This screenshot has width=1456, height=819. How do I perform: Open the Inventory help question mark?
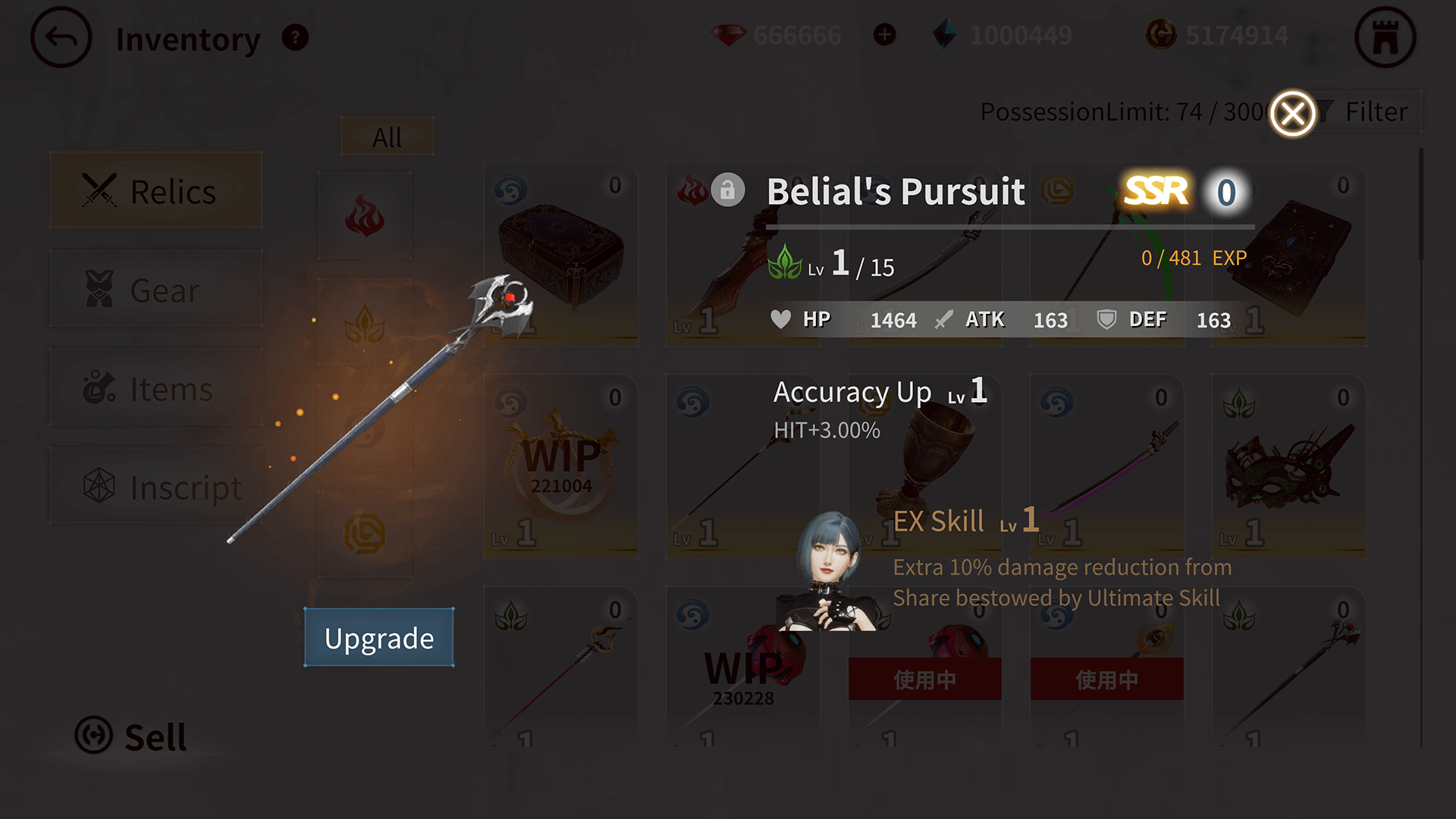tap(295, 37)
